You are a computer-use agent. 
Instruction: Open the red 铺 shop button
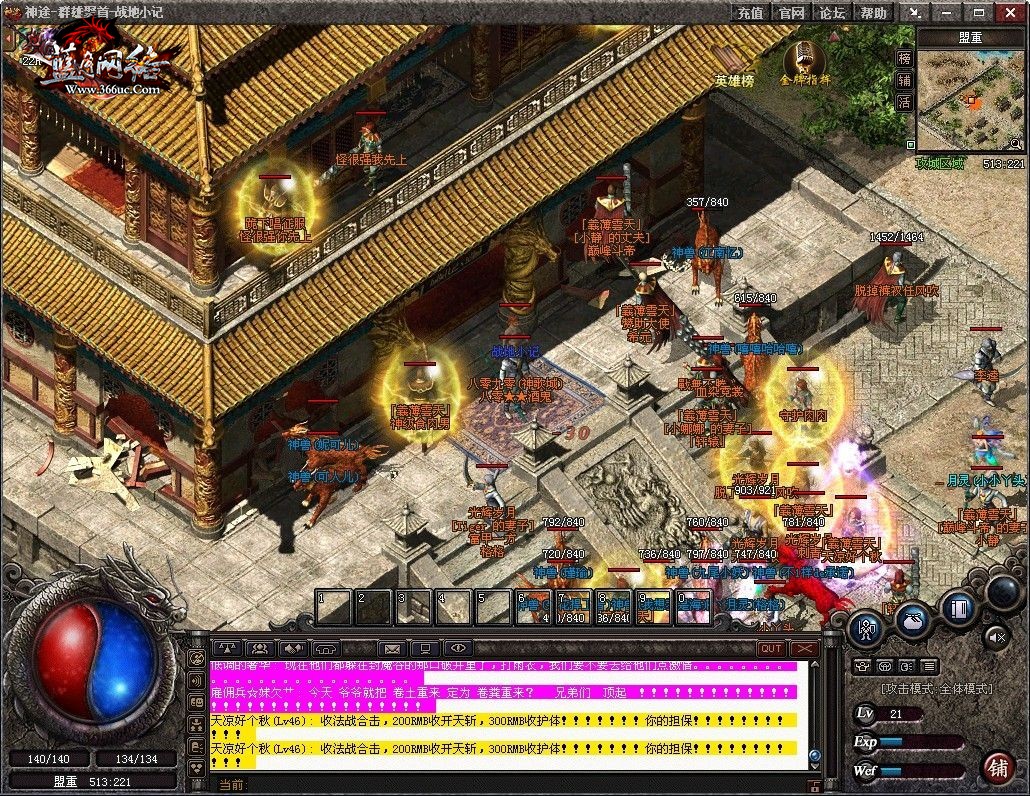(x=997, y=767)
